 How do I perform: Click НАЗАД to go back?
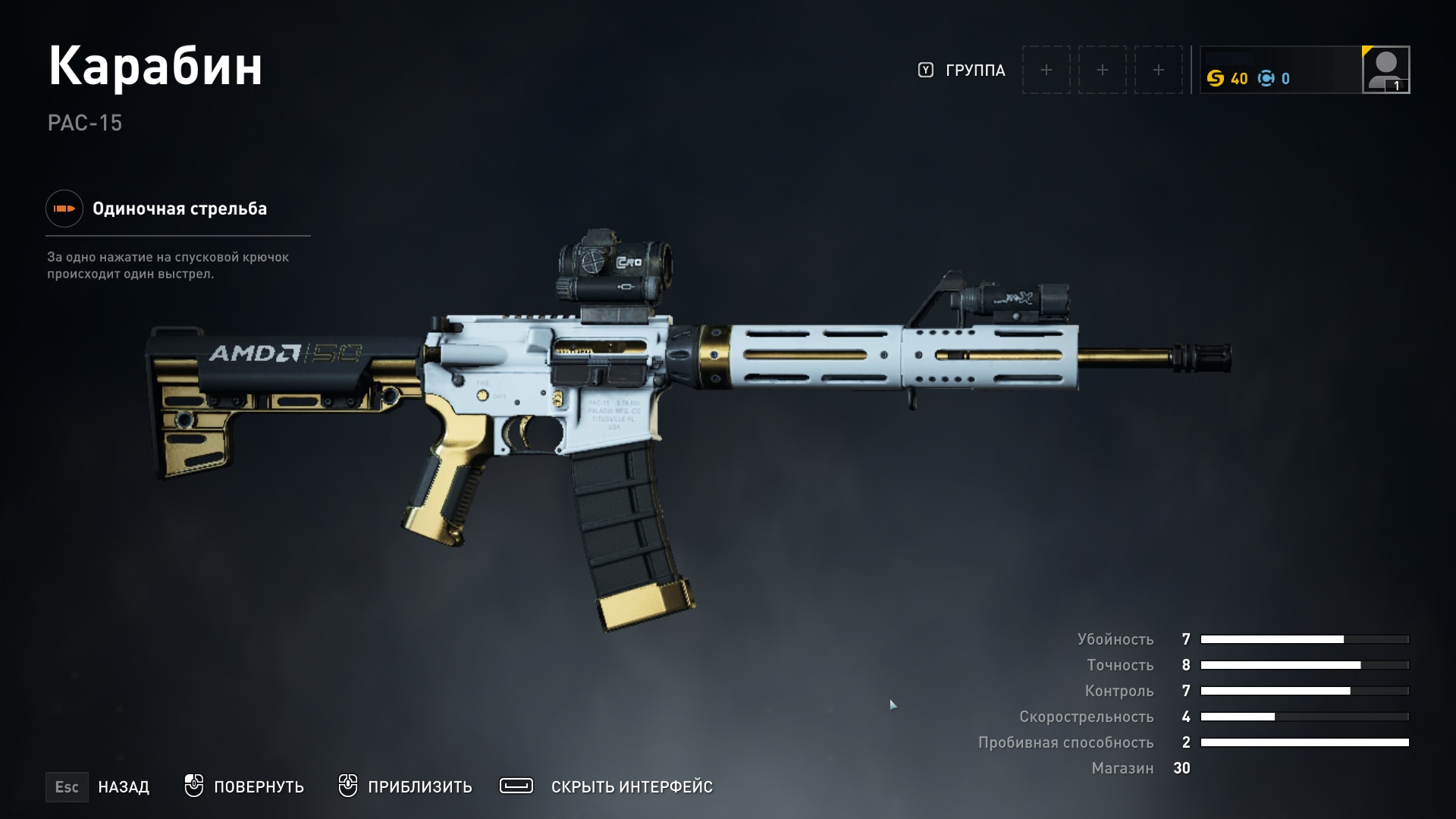[124, 787]
